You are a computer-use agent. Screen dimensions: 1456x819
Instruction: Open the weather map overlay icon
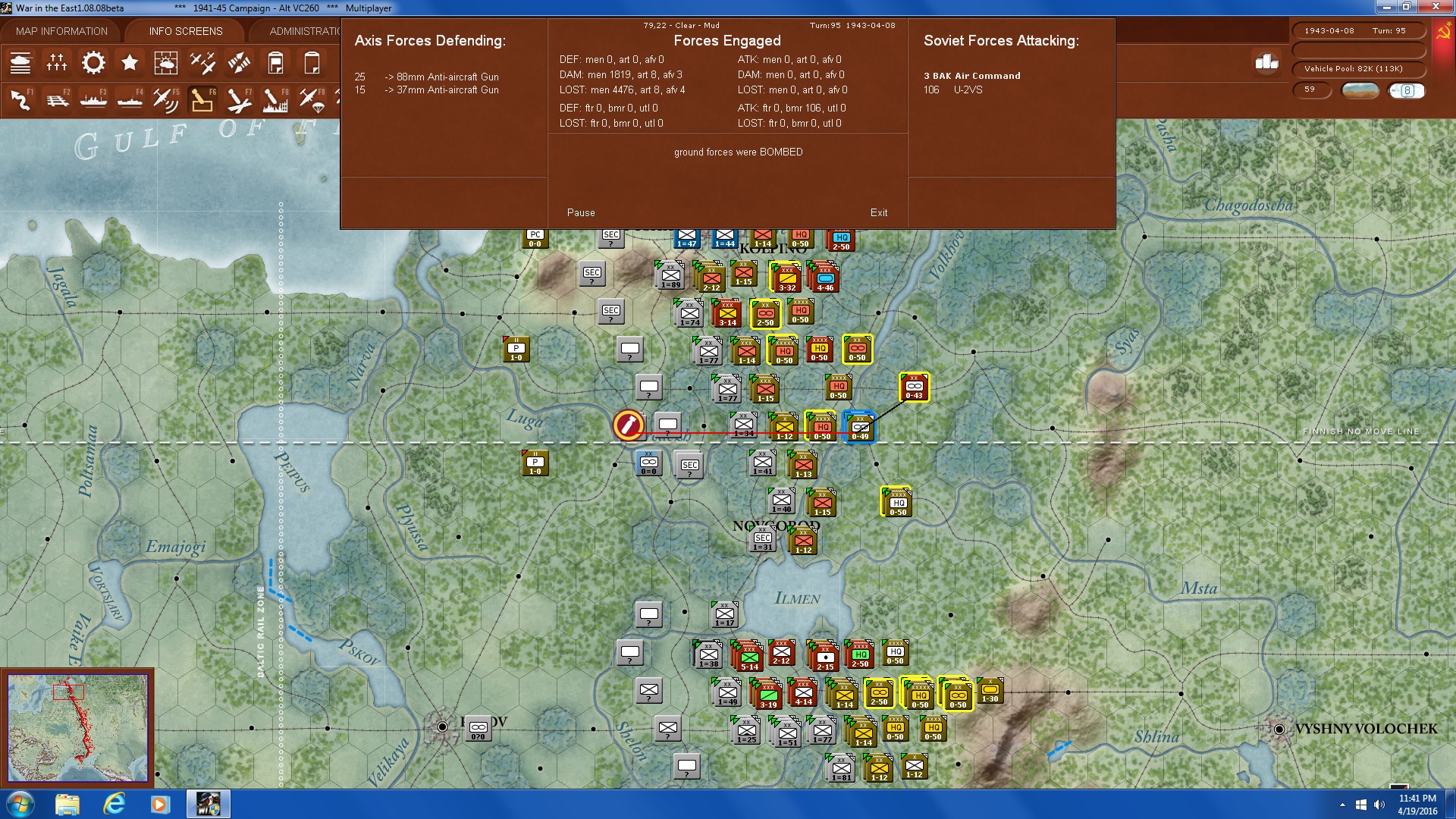pyautogui.click(x=167, y=62)
